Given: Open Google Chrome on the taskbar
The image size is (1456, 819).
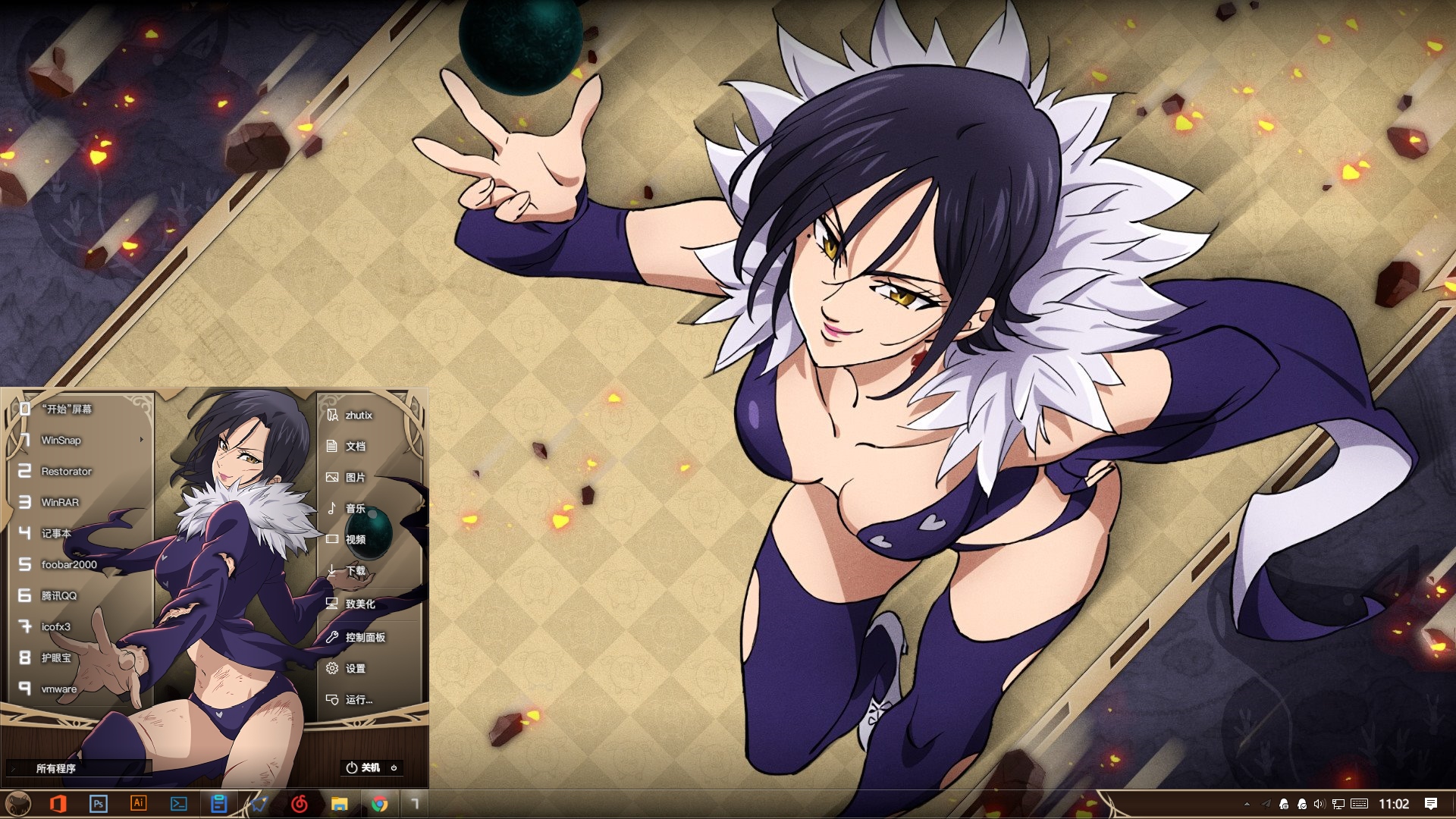Looking at the screenshot, I should [379, 804].
